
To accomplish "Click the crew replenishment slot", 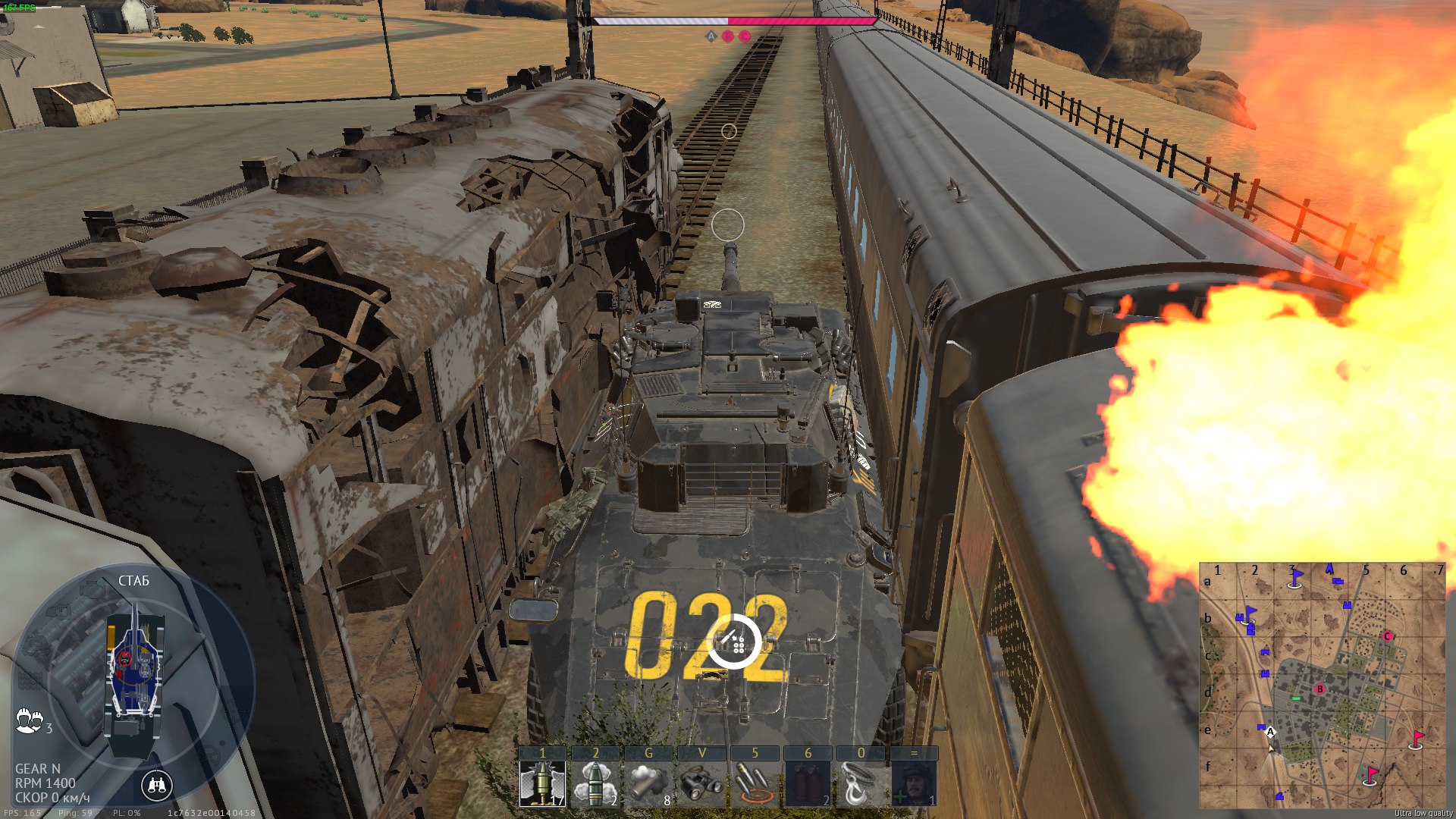I will pos(914,783).
